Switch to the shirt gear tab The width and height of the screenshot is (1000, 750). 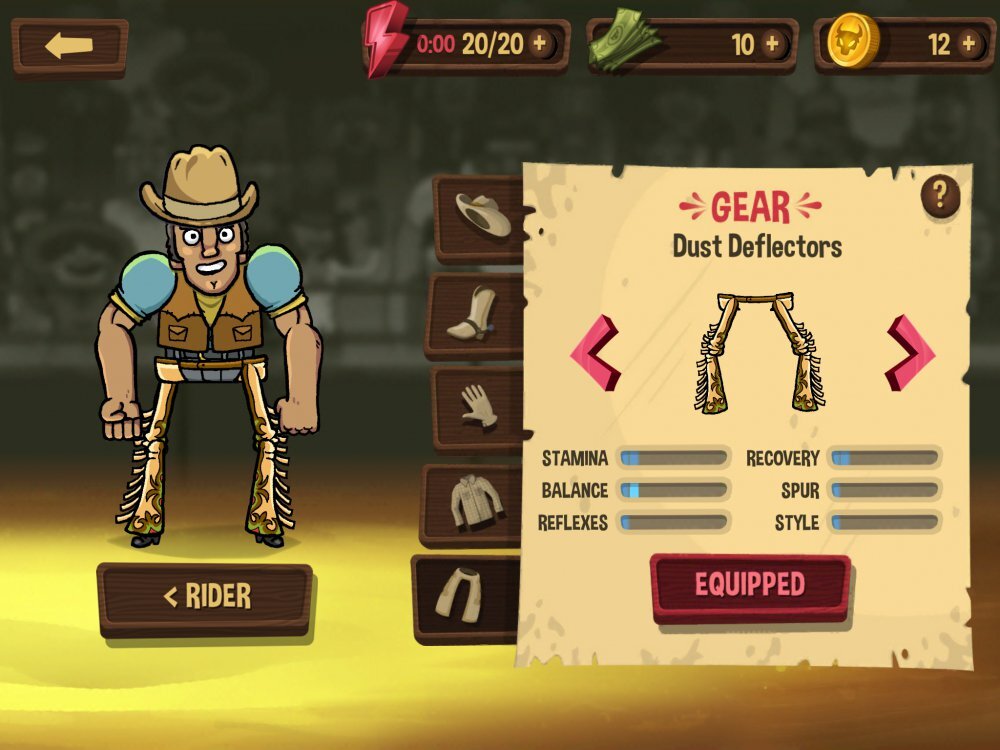tap(475, 502)
